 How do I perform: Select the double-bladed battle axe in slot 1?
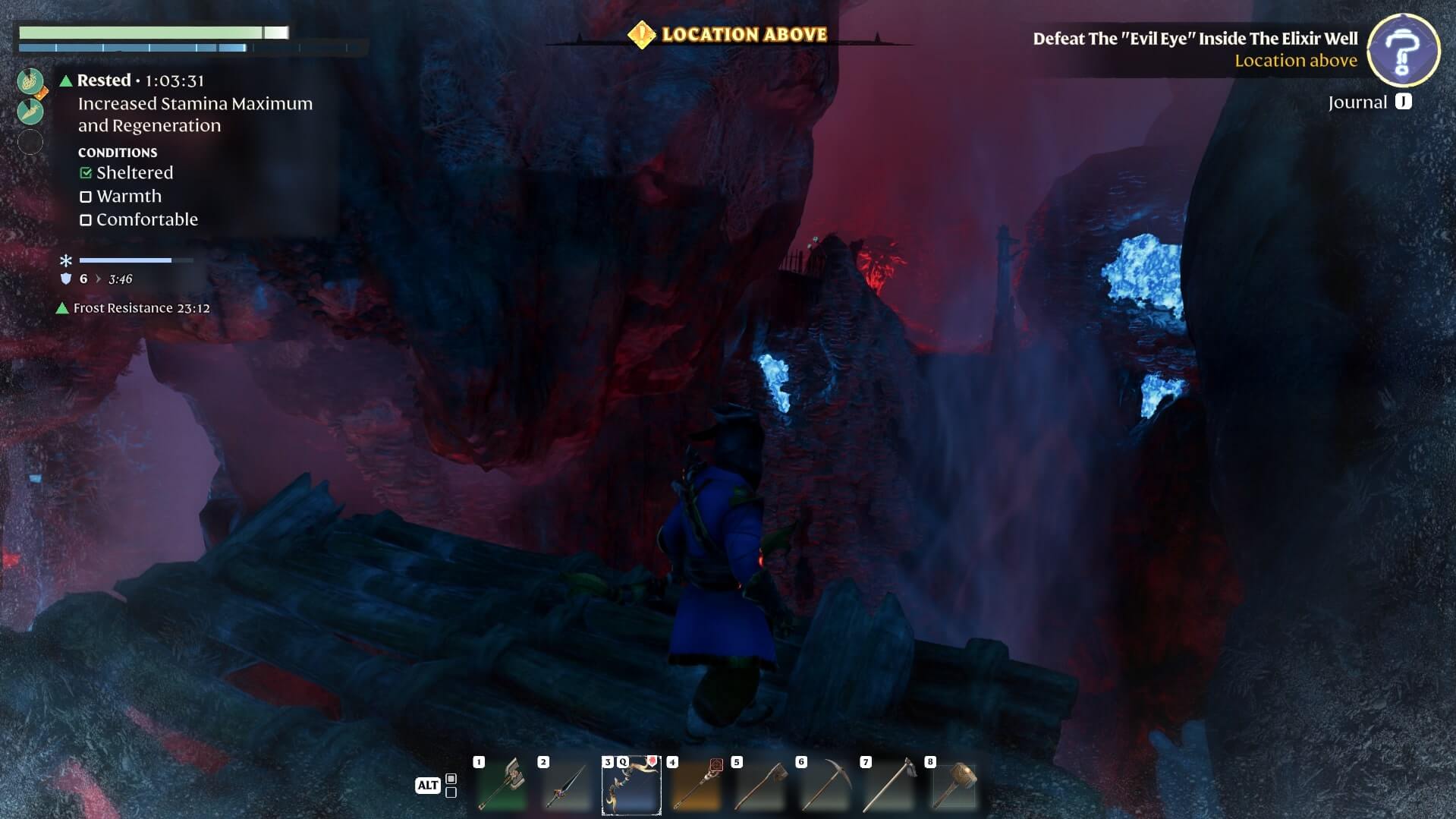(501, 786)
